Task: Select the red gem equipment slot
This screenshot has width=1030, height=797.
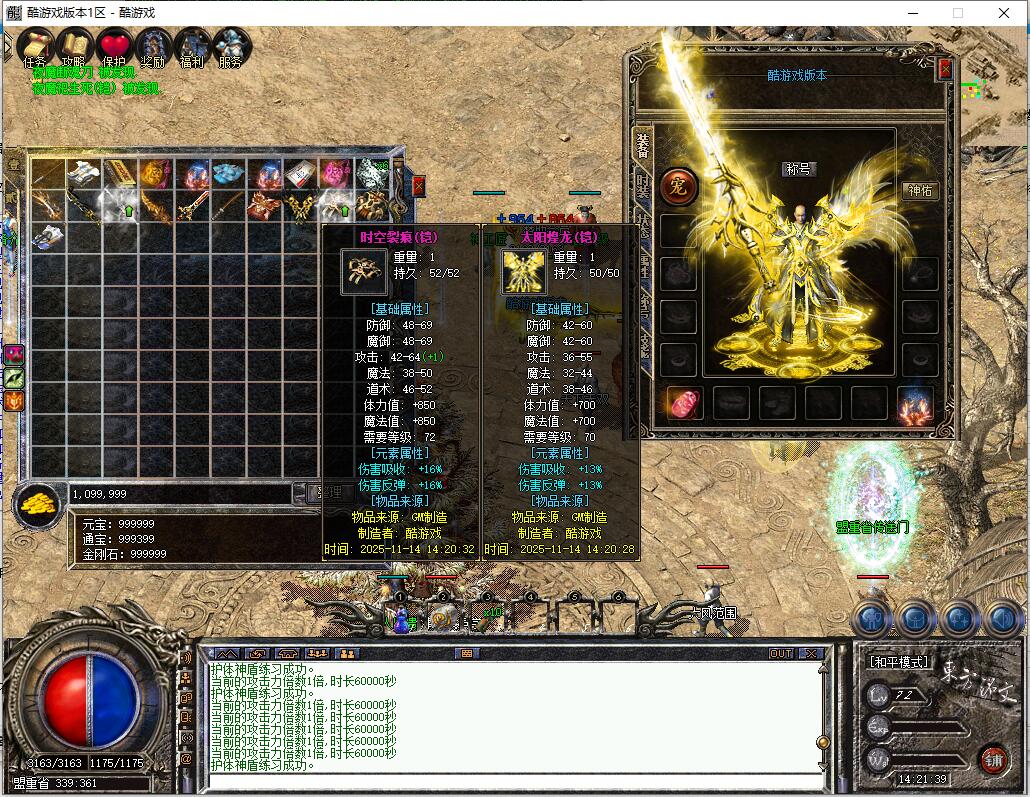Action: pos(682,403)
